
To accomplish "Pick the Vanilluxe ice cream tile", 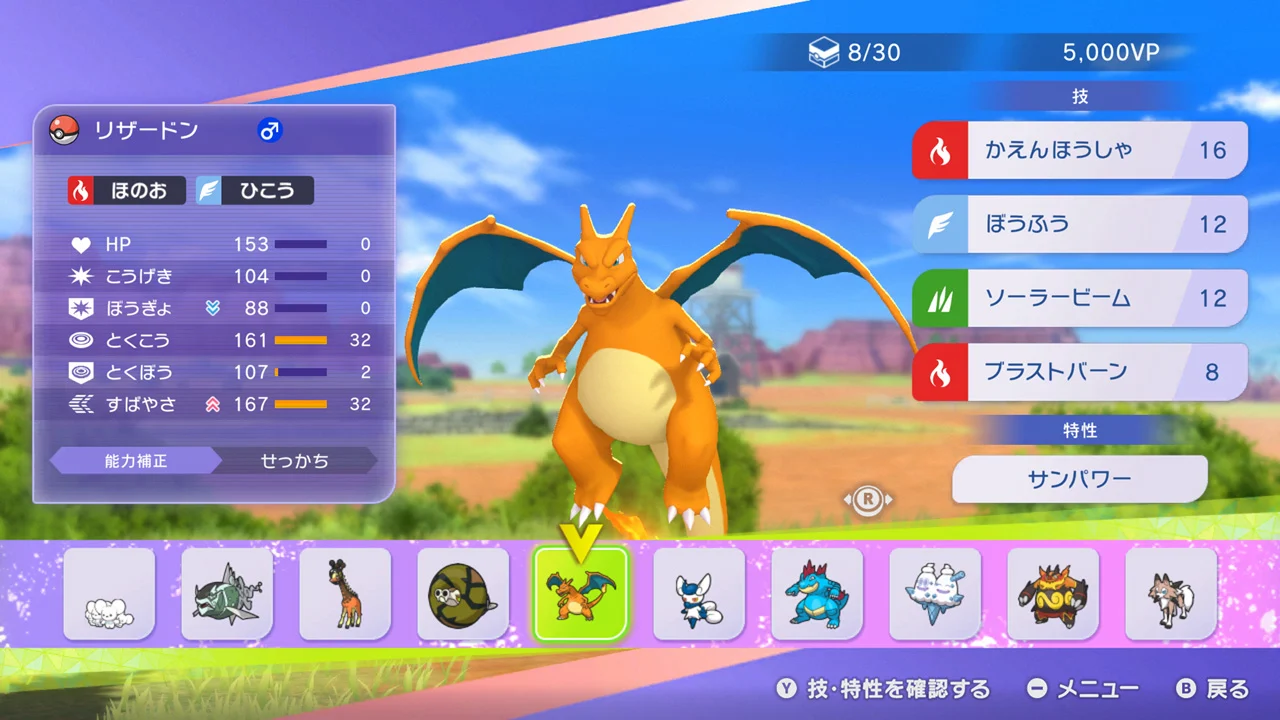I will point(935,594).
